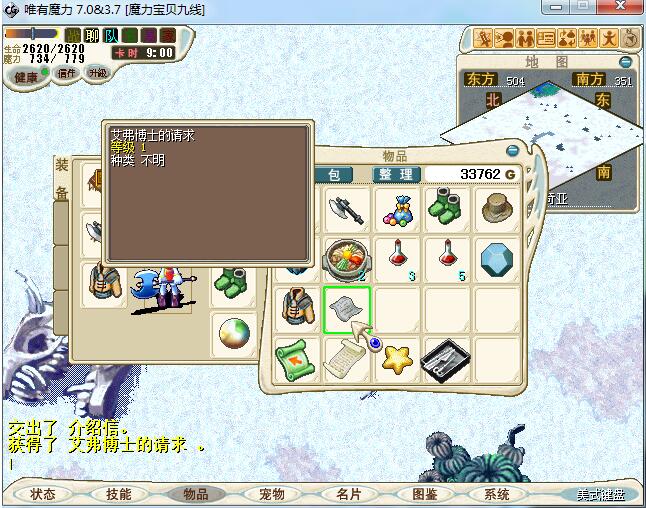The width and height of the screenshot is (646, 508).
Task: Open the 状态 status menu
Action: click(x=43, y=494)
